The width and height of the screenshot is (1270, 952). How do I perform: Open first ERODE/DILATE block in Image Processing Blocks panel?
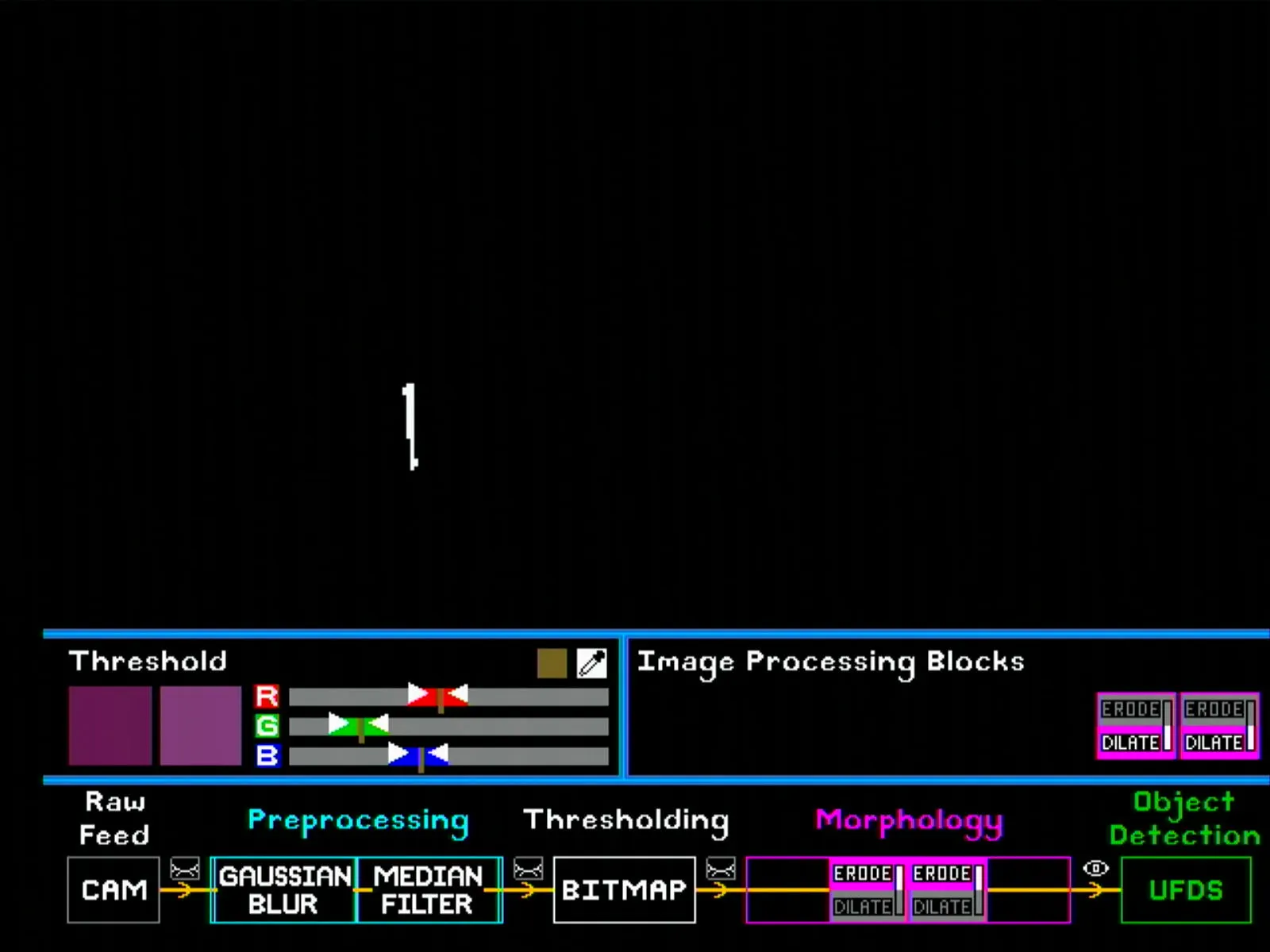(1136, 724)
